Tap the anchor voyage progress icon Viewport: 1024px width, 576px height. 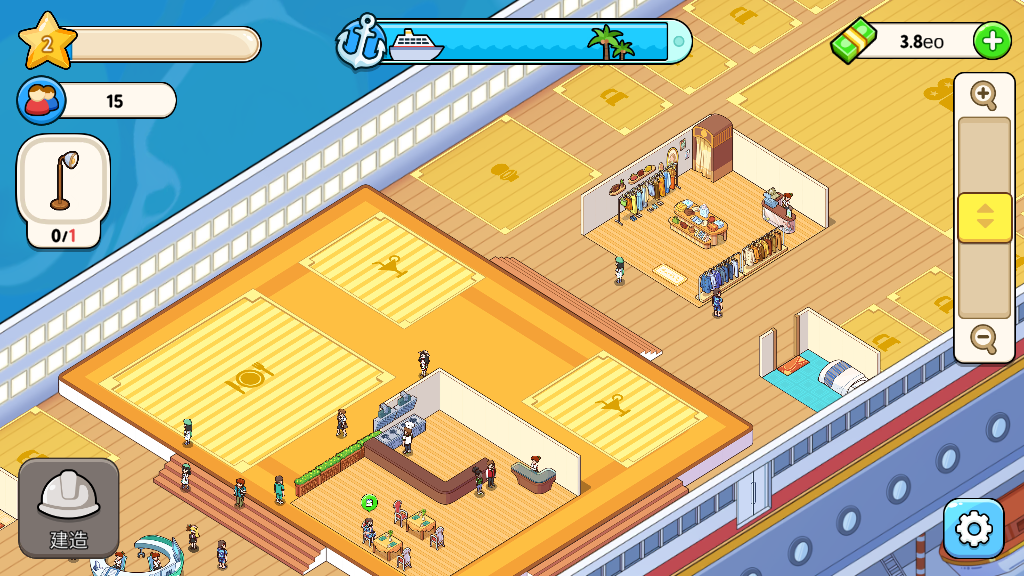coord(358,42)
